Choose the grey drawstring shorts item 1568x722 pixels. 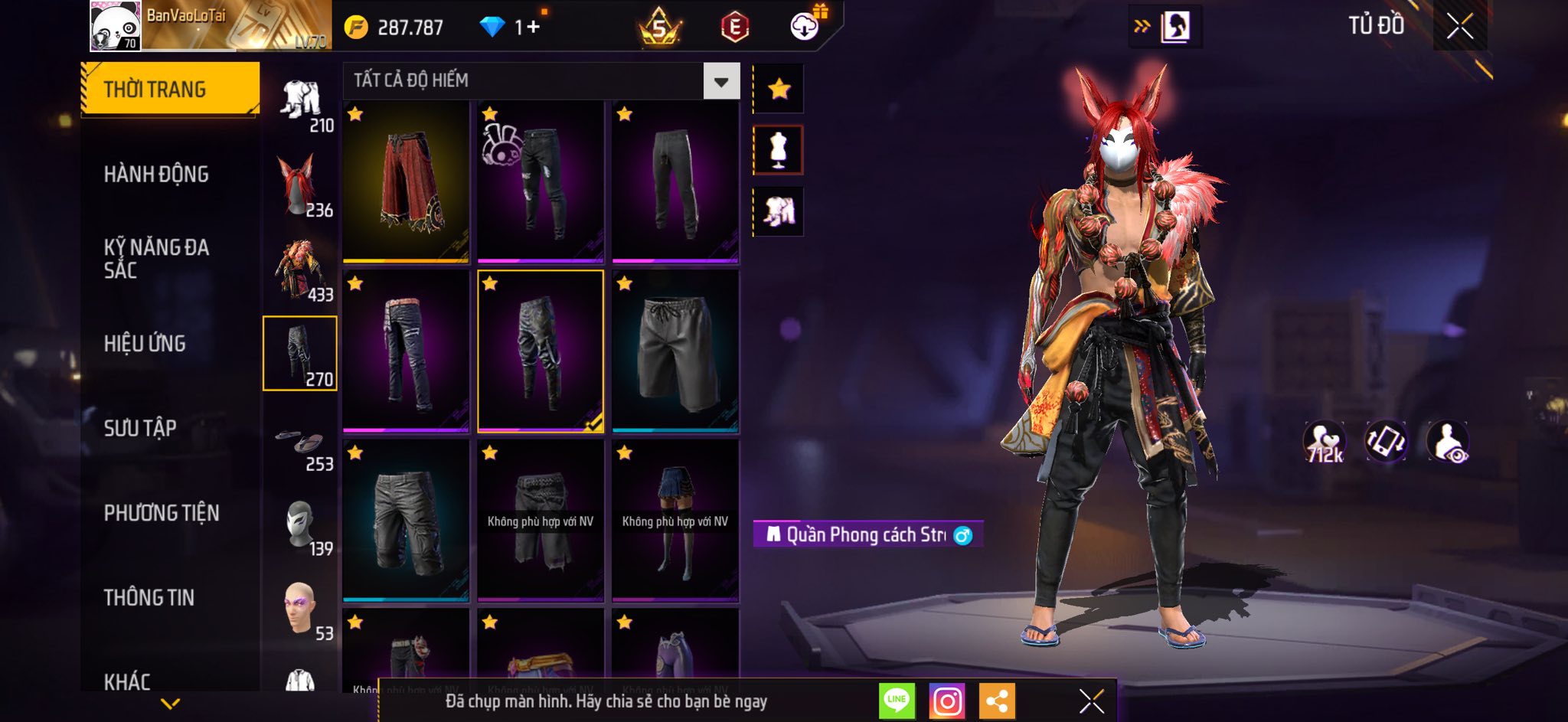(x=675, y=351)
